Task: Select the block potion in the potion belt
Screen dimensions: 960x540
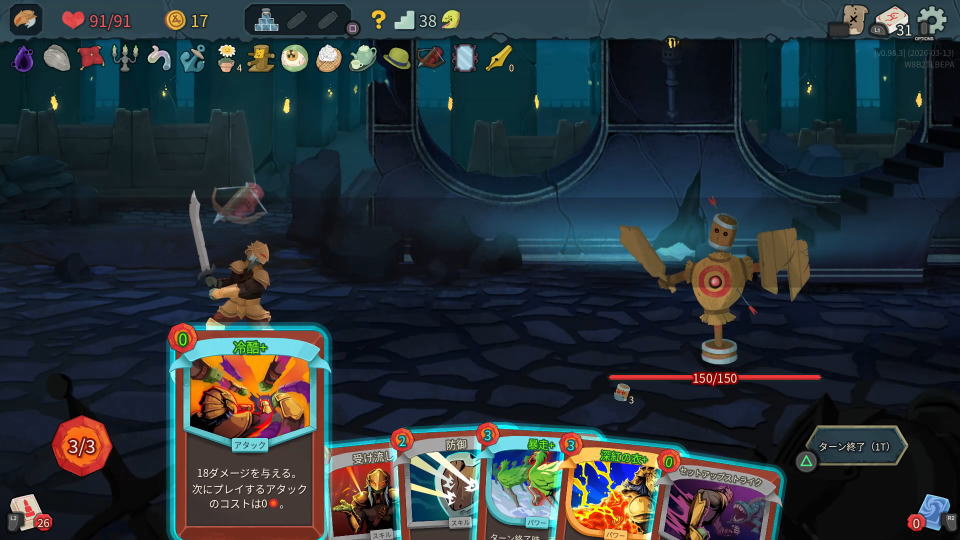Action: 265,20
